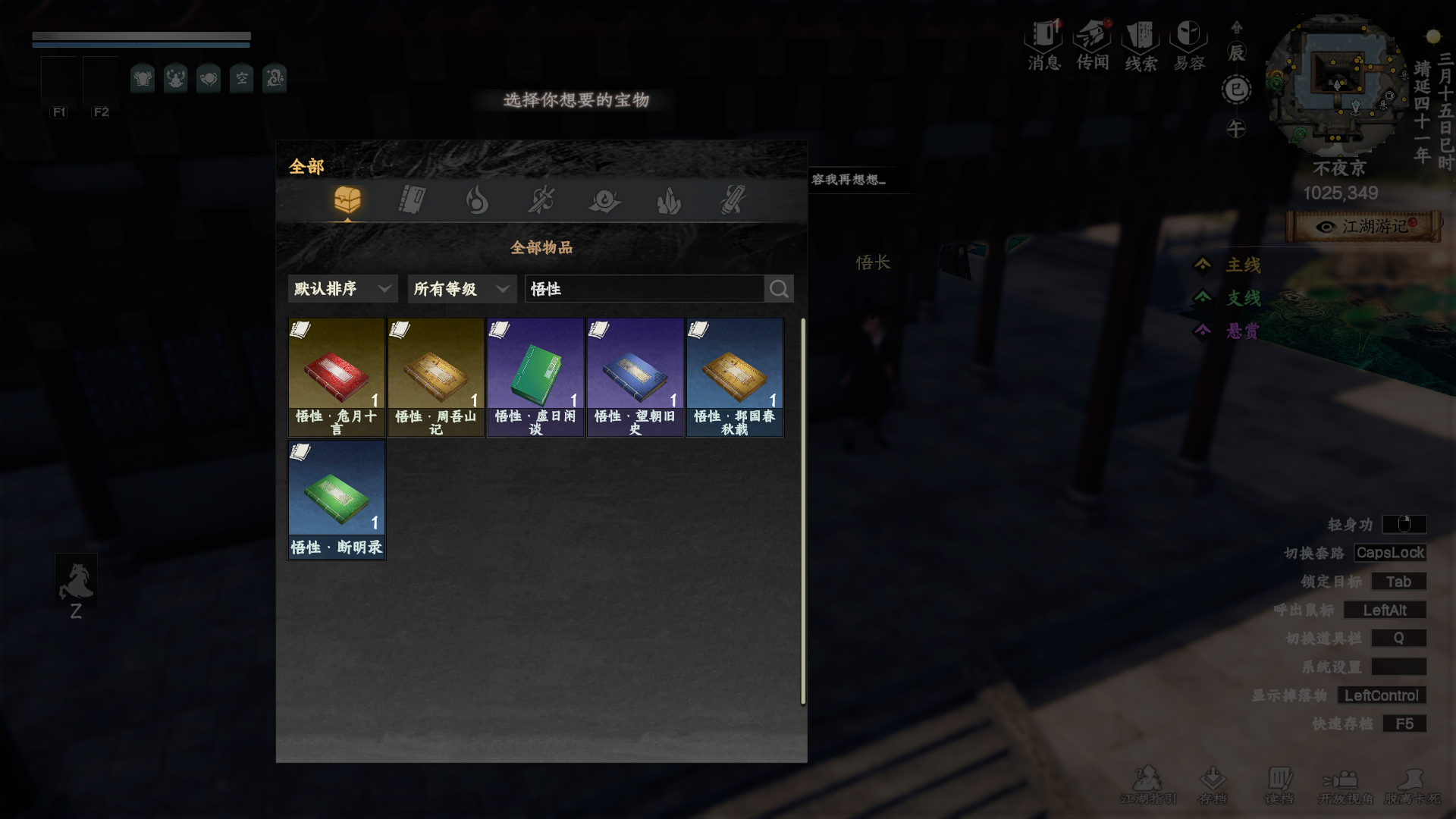Choose the 容我再想想 dialogue option
The image size is (1456, 819).
point(849,180)
